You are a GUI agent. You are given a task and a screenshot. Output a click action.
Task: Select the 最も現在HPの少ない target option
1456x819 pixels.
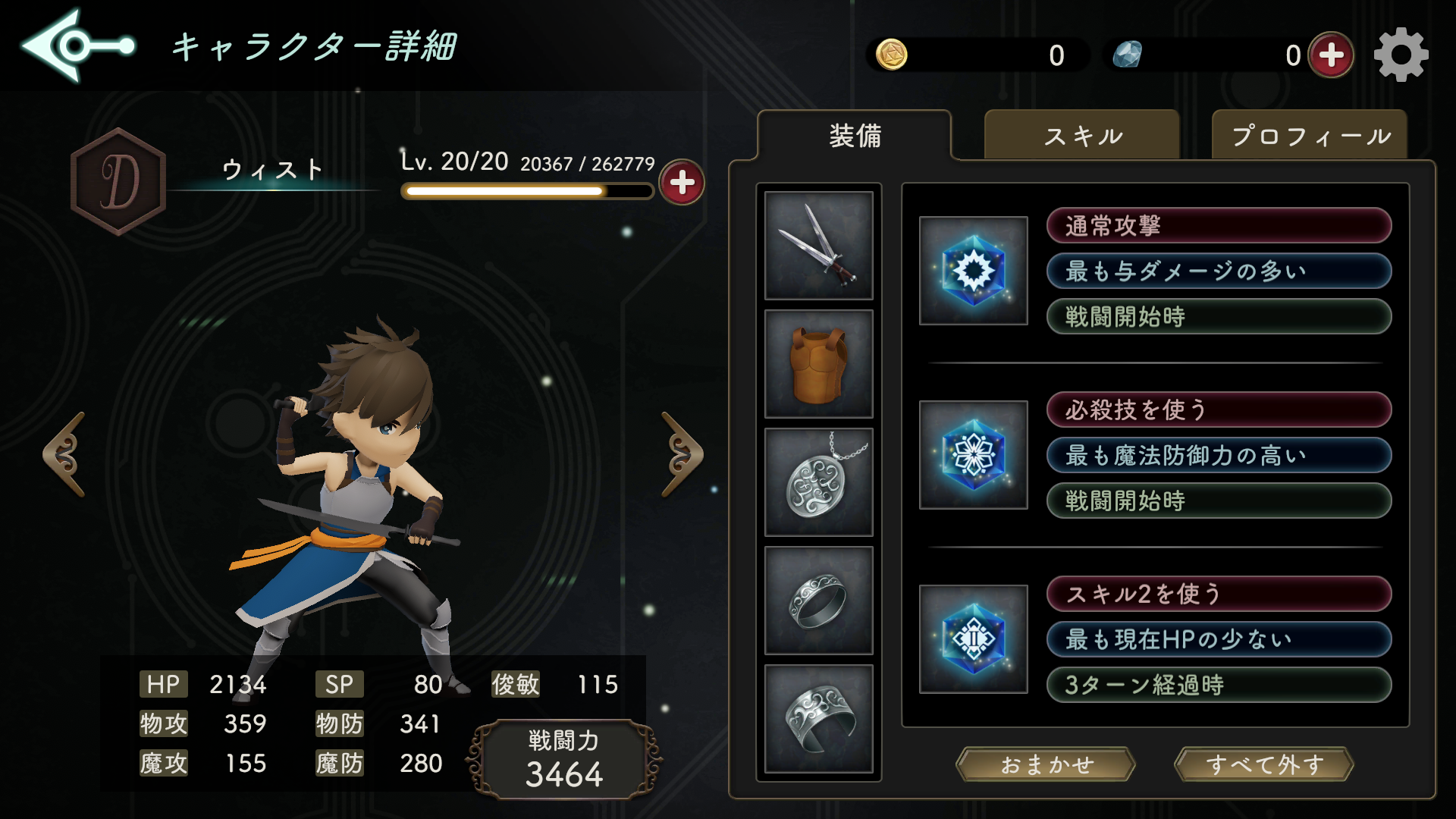pos(1219,639)
